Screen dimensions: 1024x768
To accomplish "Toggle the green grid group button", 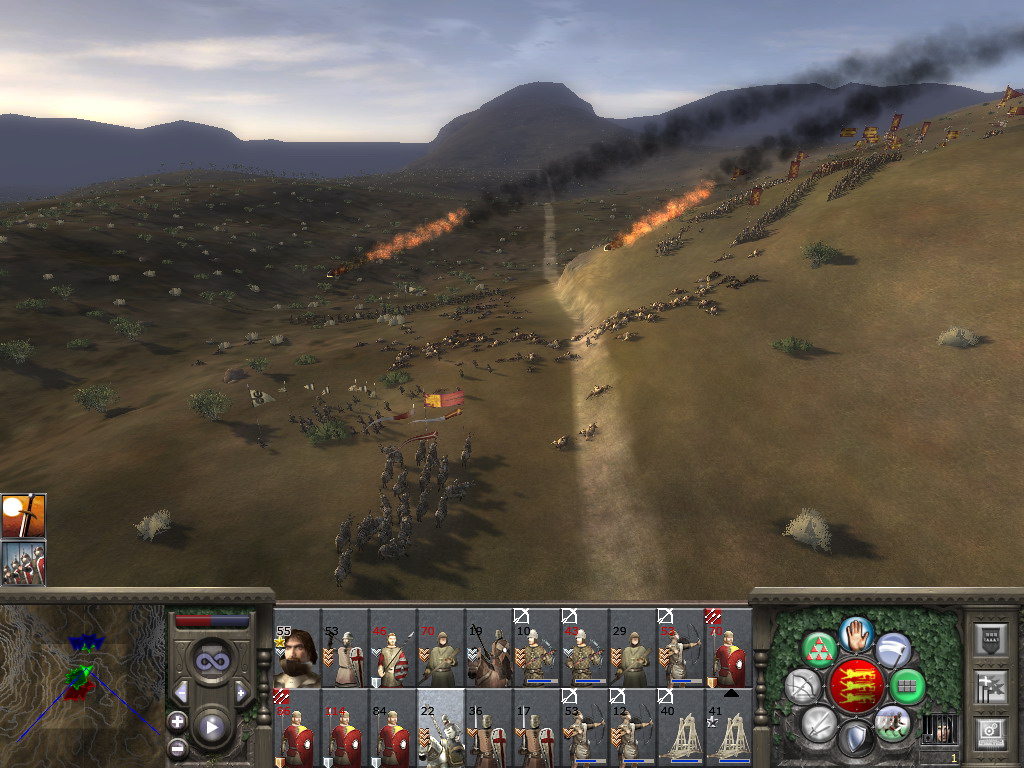I will (908, 687).
